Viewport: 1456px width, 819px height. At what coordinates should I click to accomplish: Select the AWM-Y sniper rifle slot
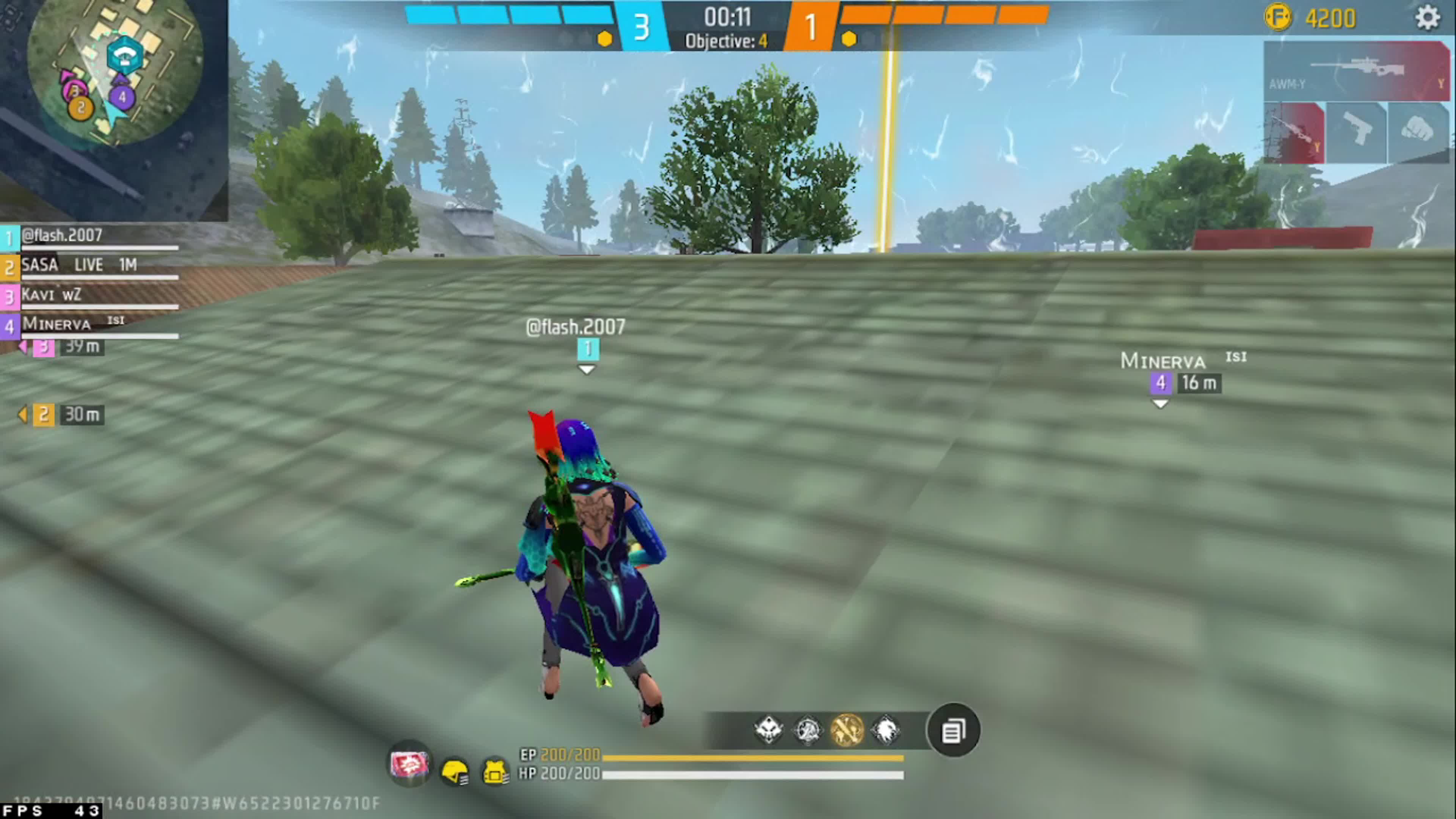1357,71
